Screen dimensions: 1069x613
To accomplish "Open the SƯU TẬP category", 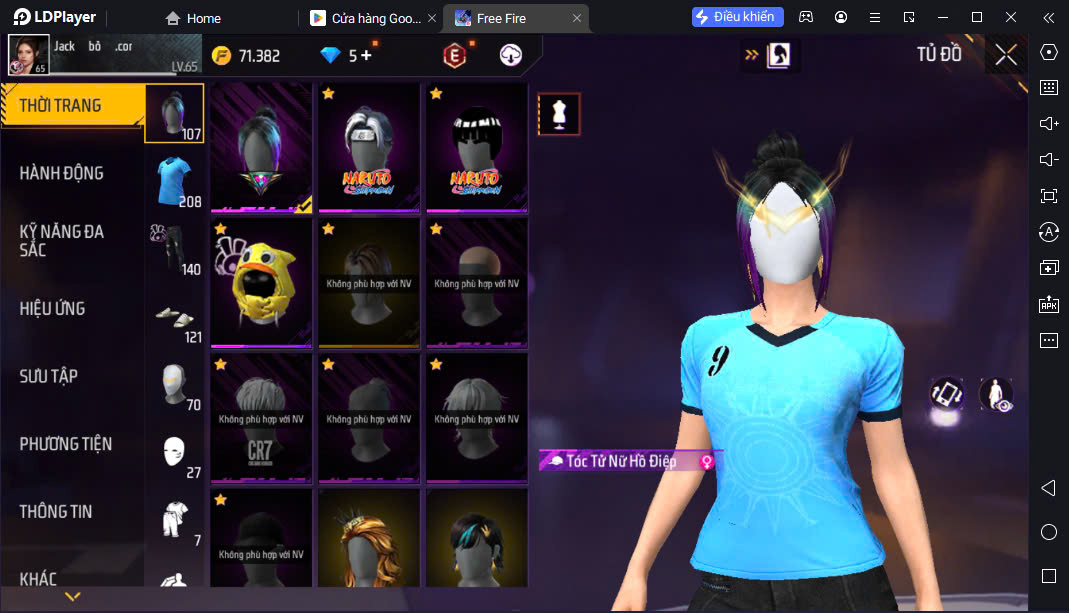I will (x=49, y=376).
